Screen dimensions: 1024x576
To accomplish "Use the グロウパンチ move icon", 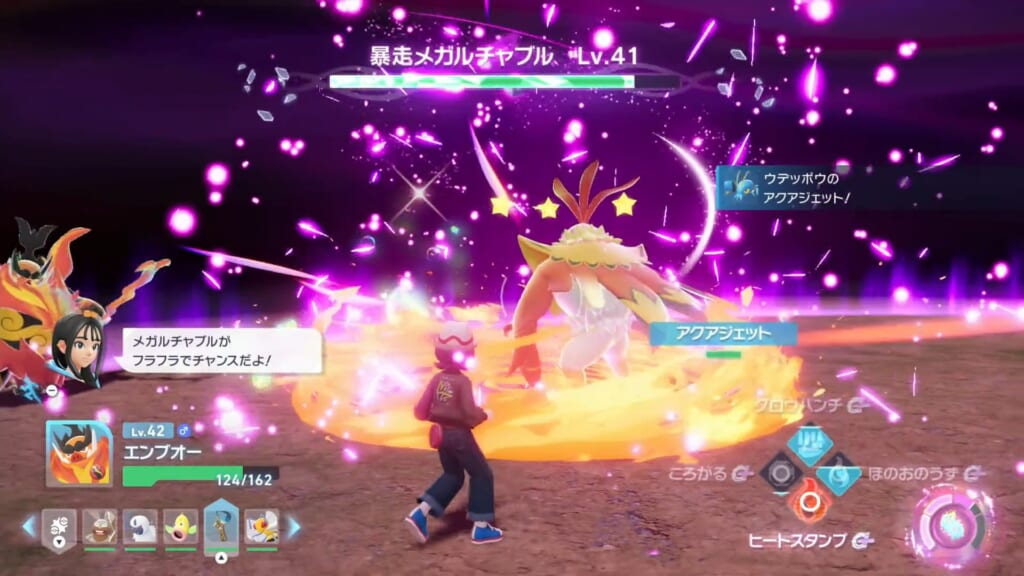I will 810,441.
